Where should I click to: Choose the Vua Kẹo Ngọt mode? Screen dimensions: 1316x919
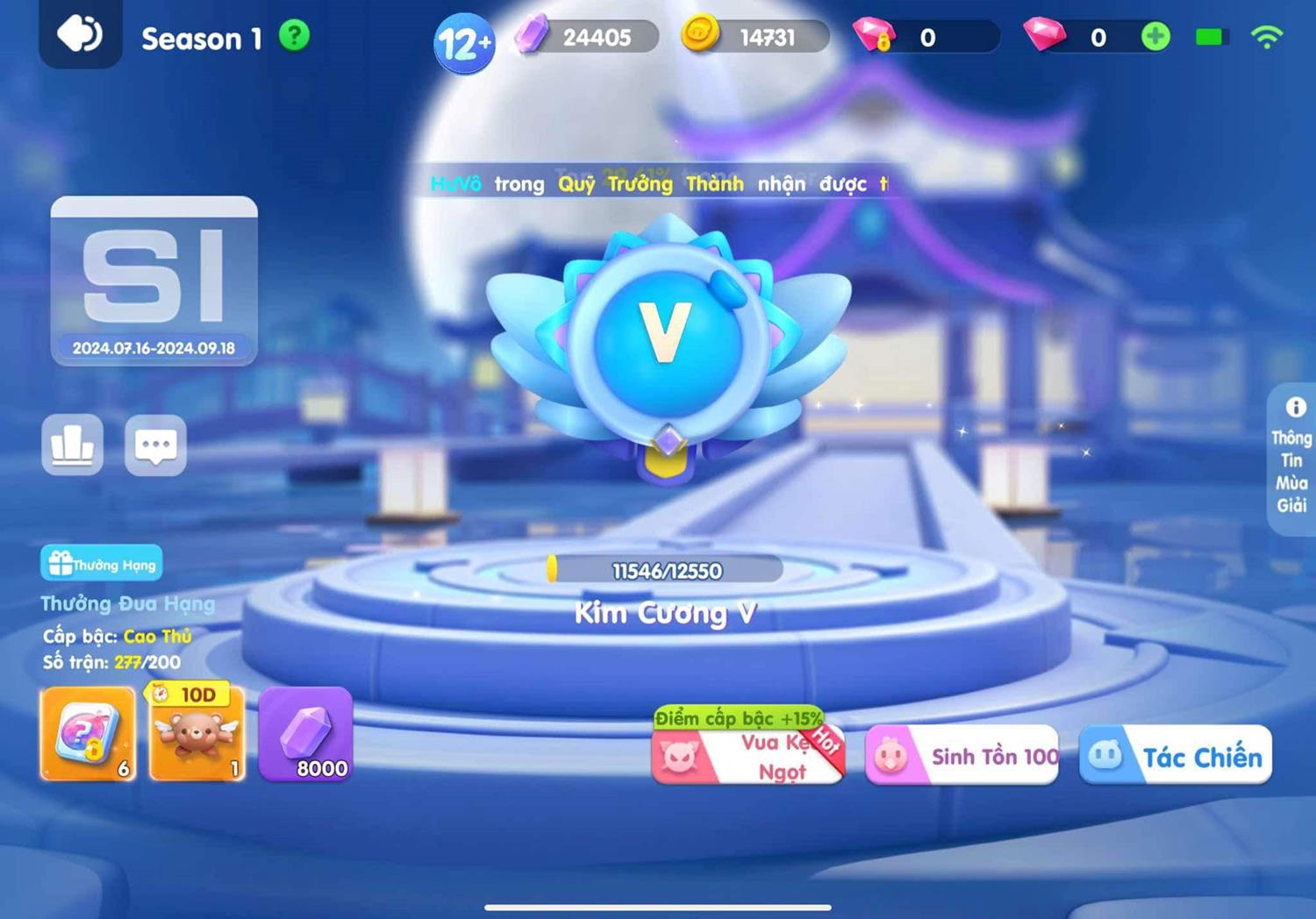click(748, 755)
